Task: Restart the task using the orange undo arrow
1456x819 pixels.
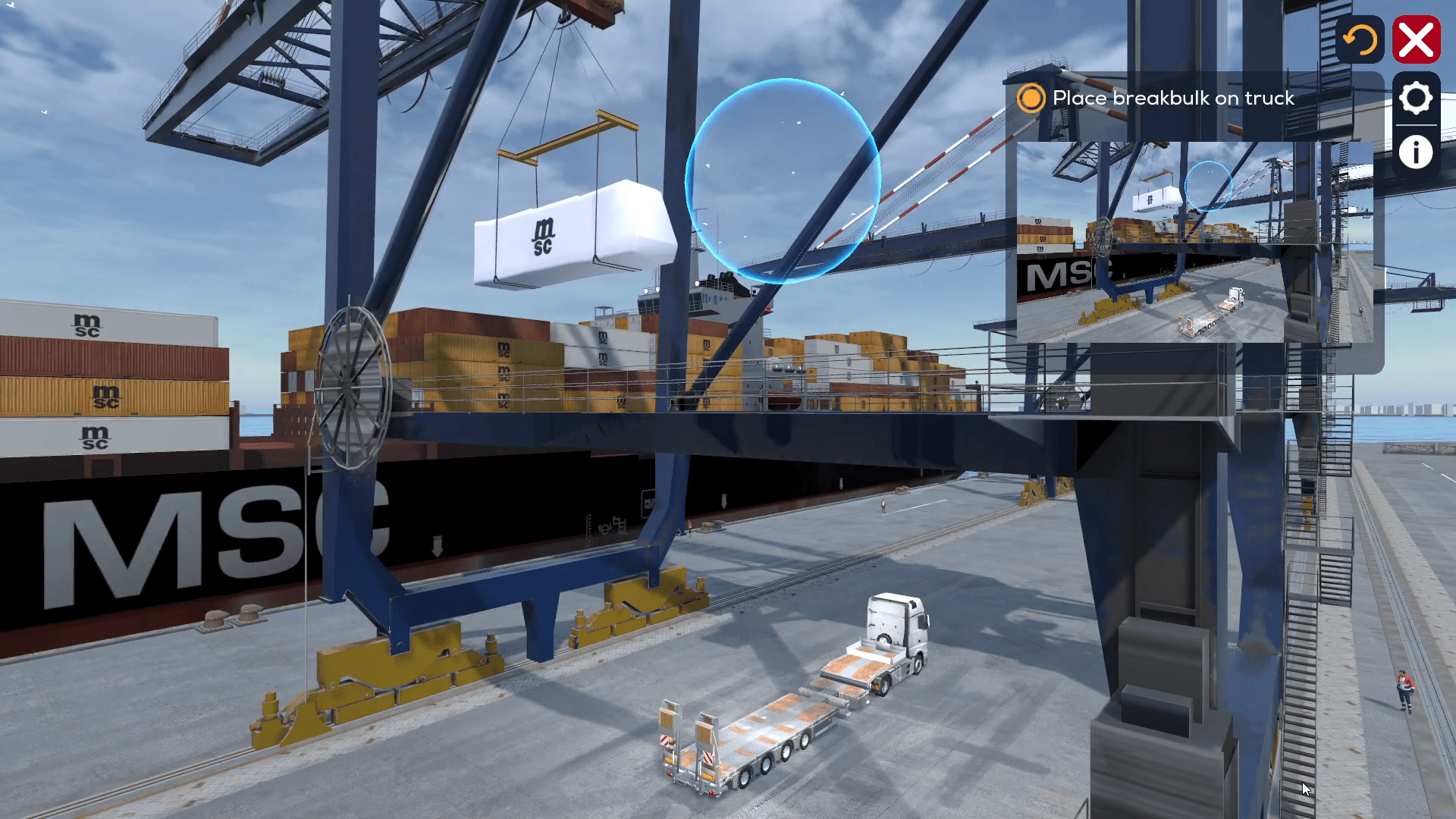Action: click(1361, 39)
